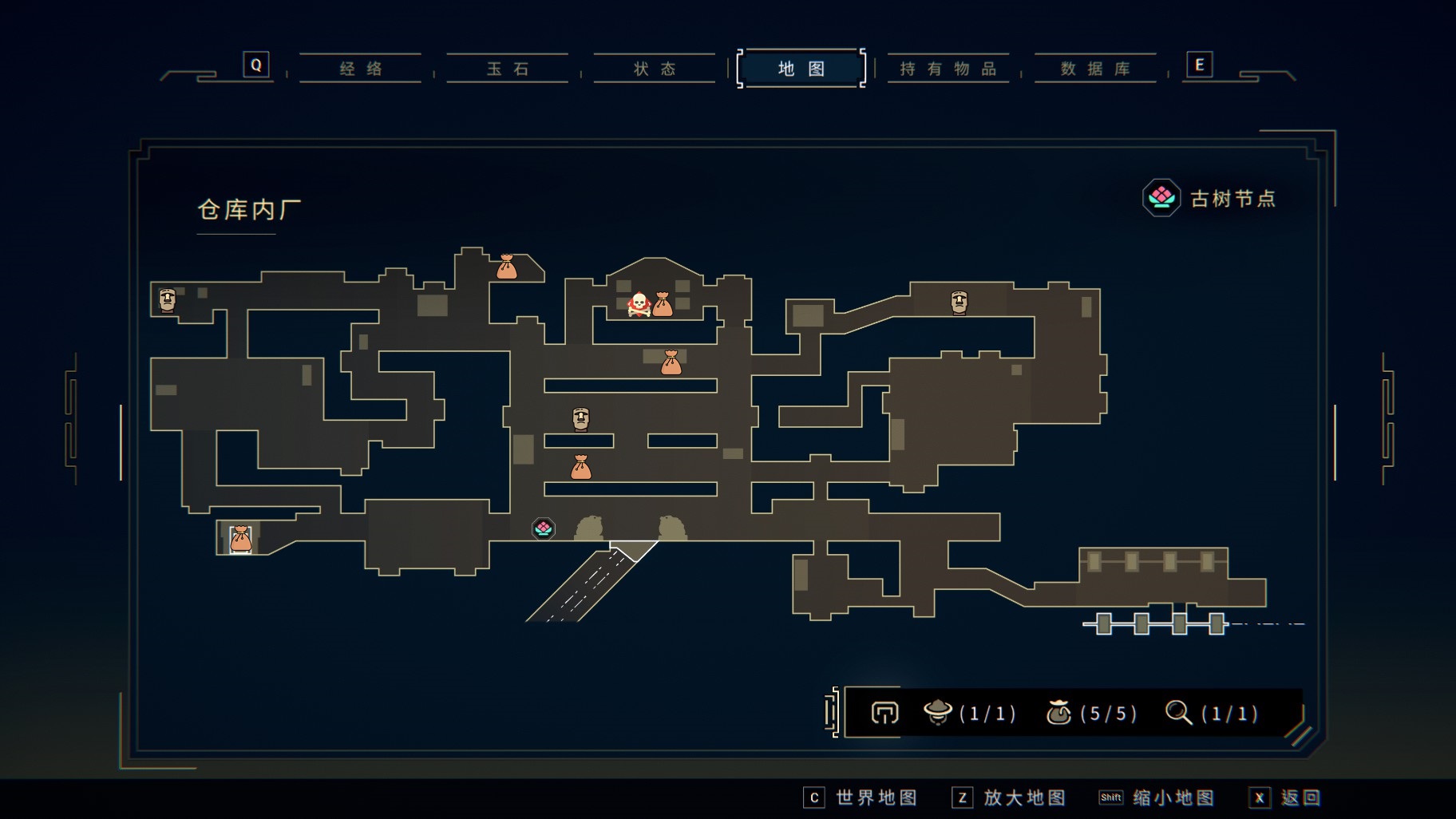Open the 持有物品 tab
The image size is (1456, 819).
pyautogui.click(x=948, y=69)
